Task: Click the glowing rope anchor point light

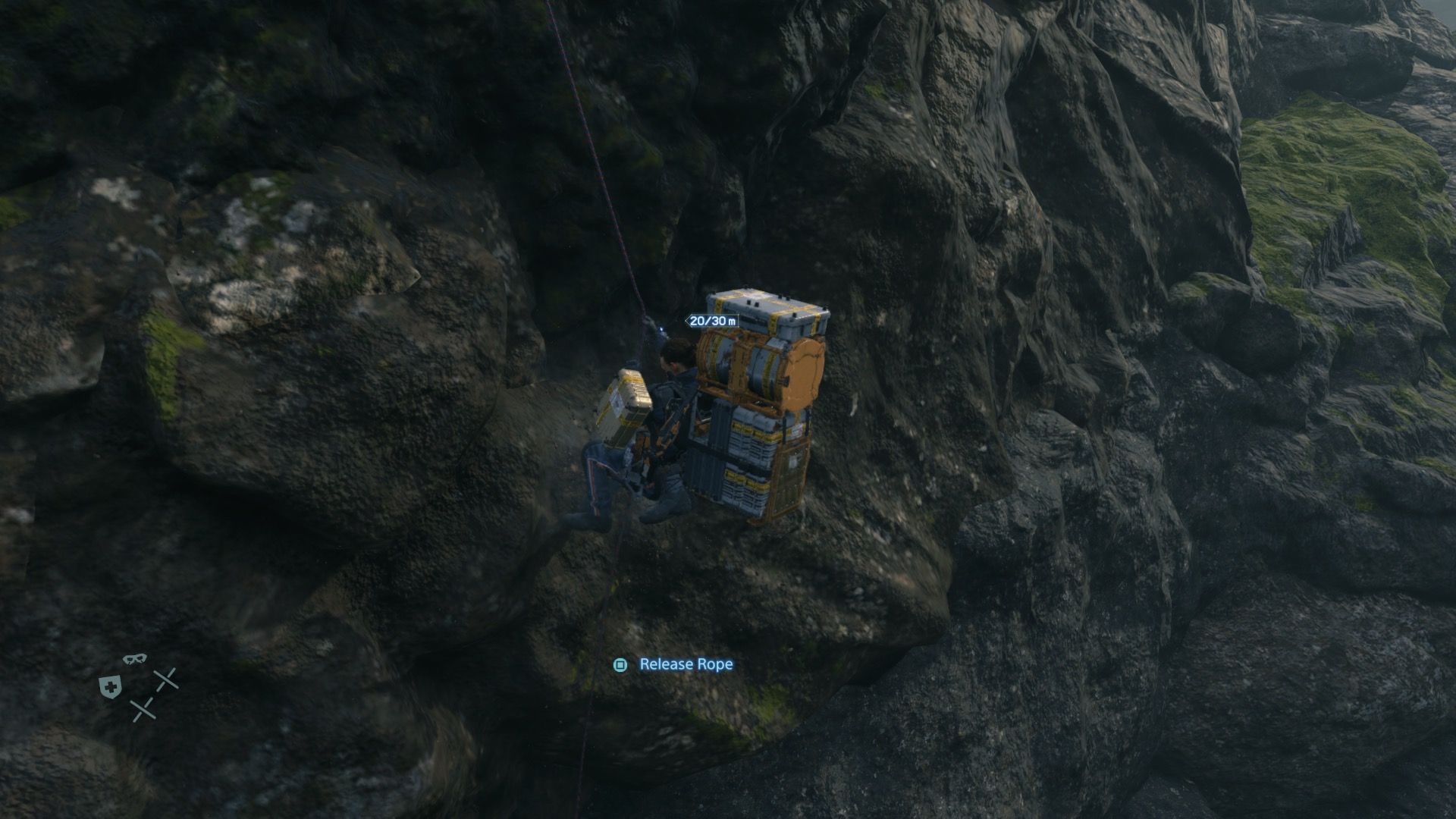Action: tap(662, 329)
